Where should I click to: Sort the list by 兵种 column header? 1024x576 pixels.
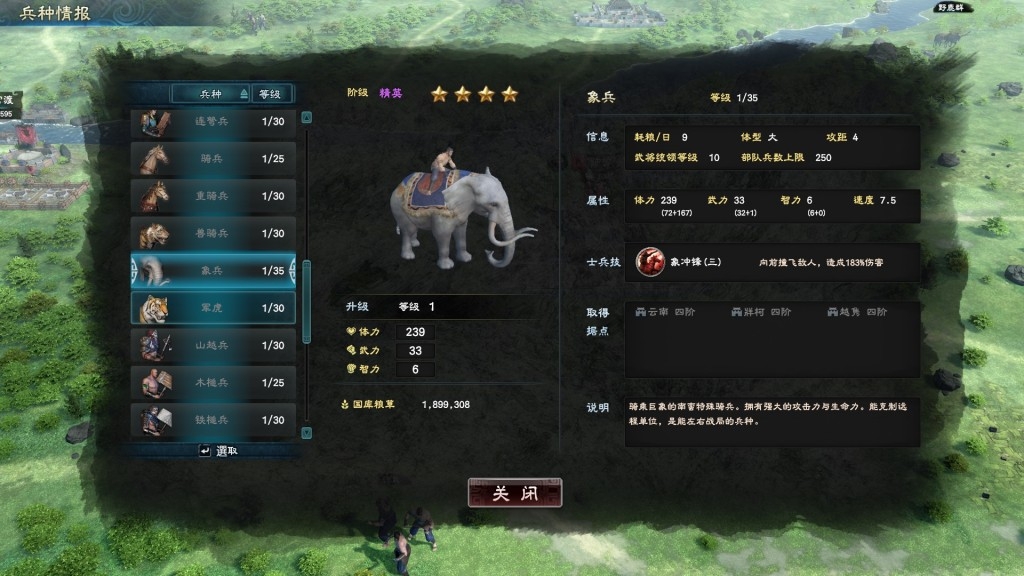click(x=211, y=94)
